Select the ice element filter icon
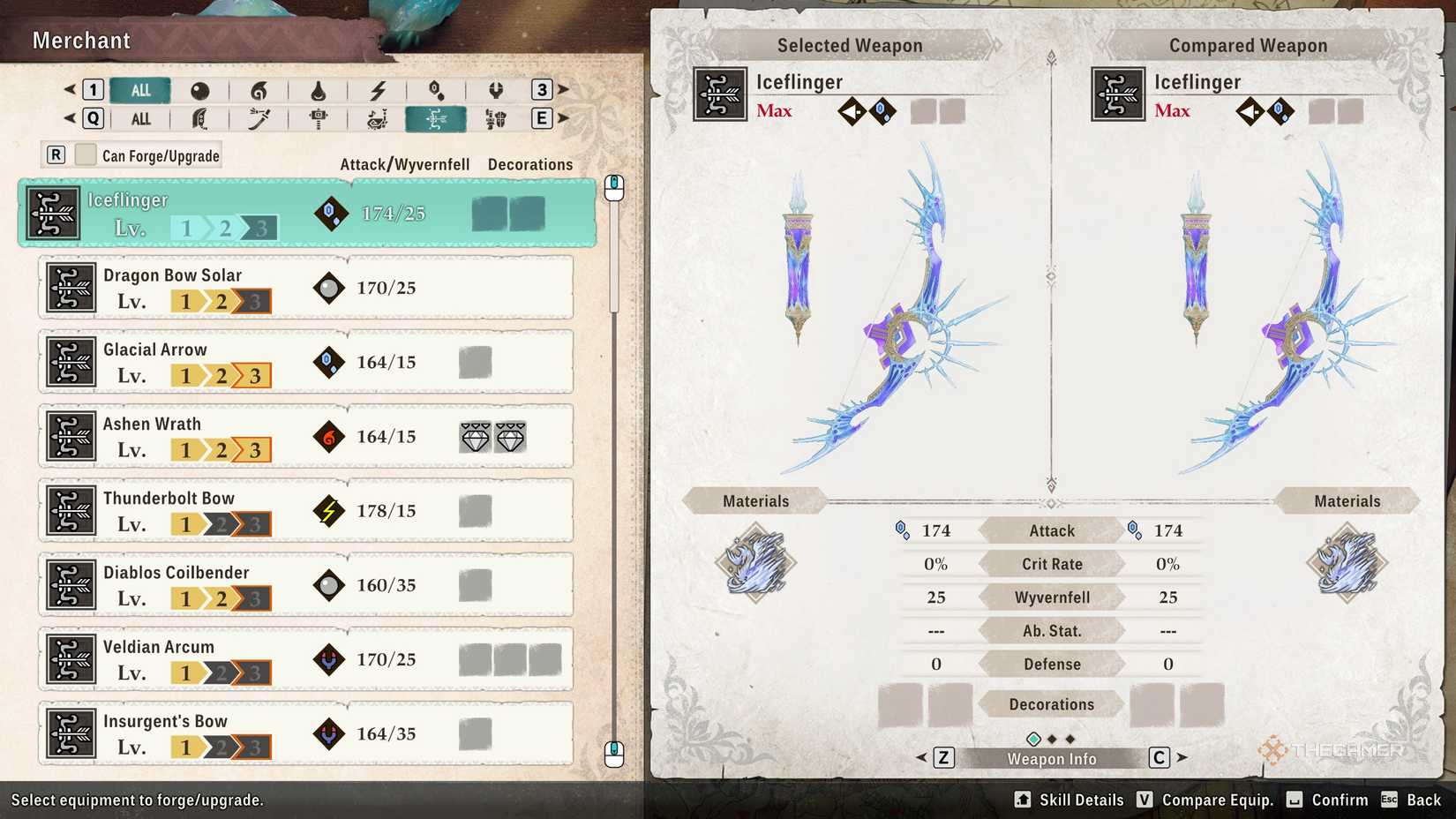This screenshot has height=819, width=1456. click(437, 89)
